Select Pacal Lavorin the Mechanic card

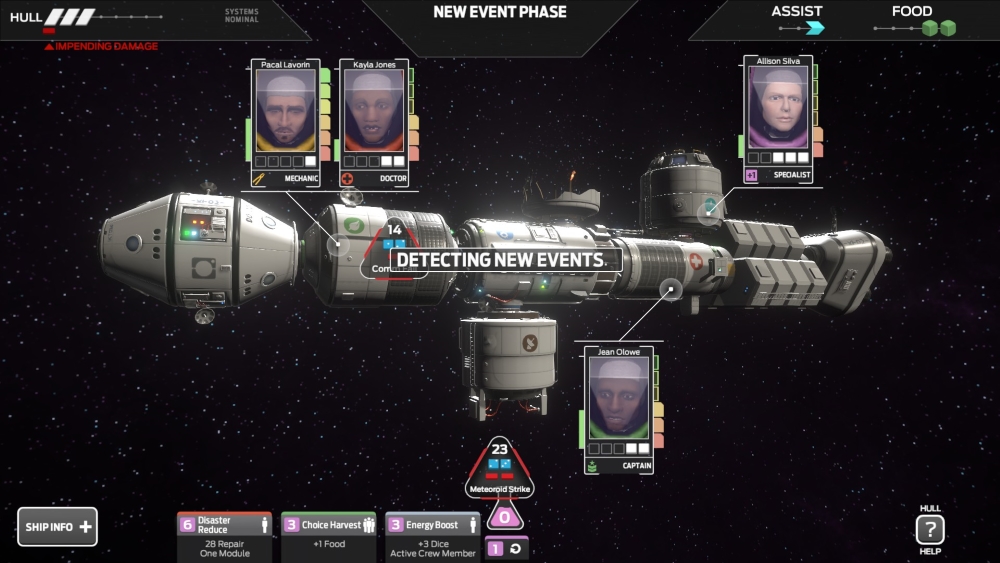click(x=286, y=122)
